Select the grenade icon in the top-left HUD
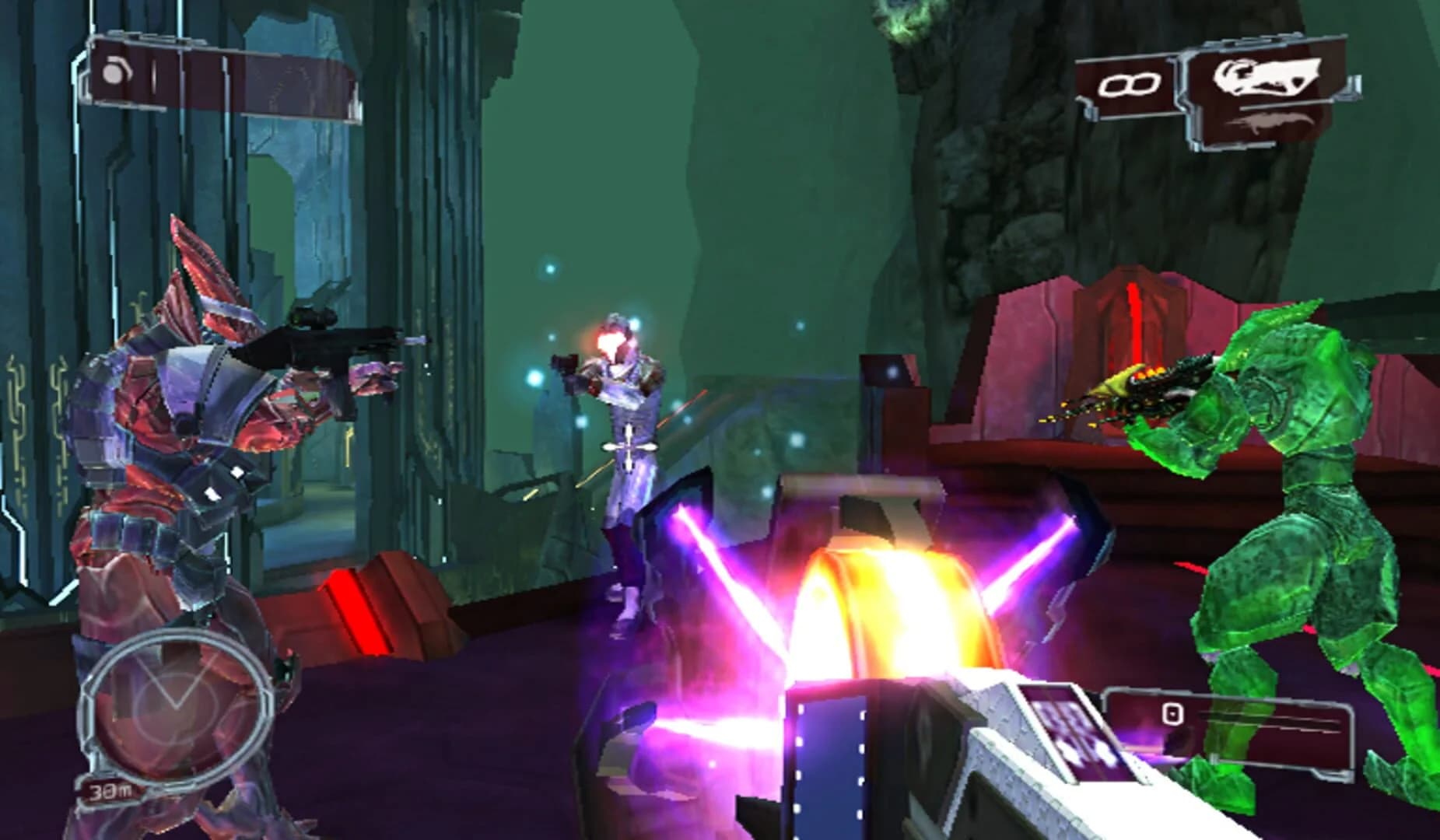Screen dimensions: 1440x840 tap(113, 75)
